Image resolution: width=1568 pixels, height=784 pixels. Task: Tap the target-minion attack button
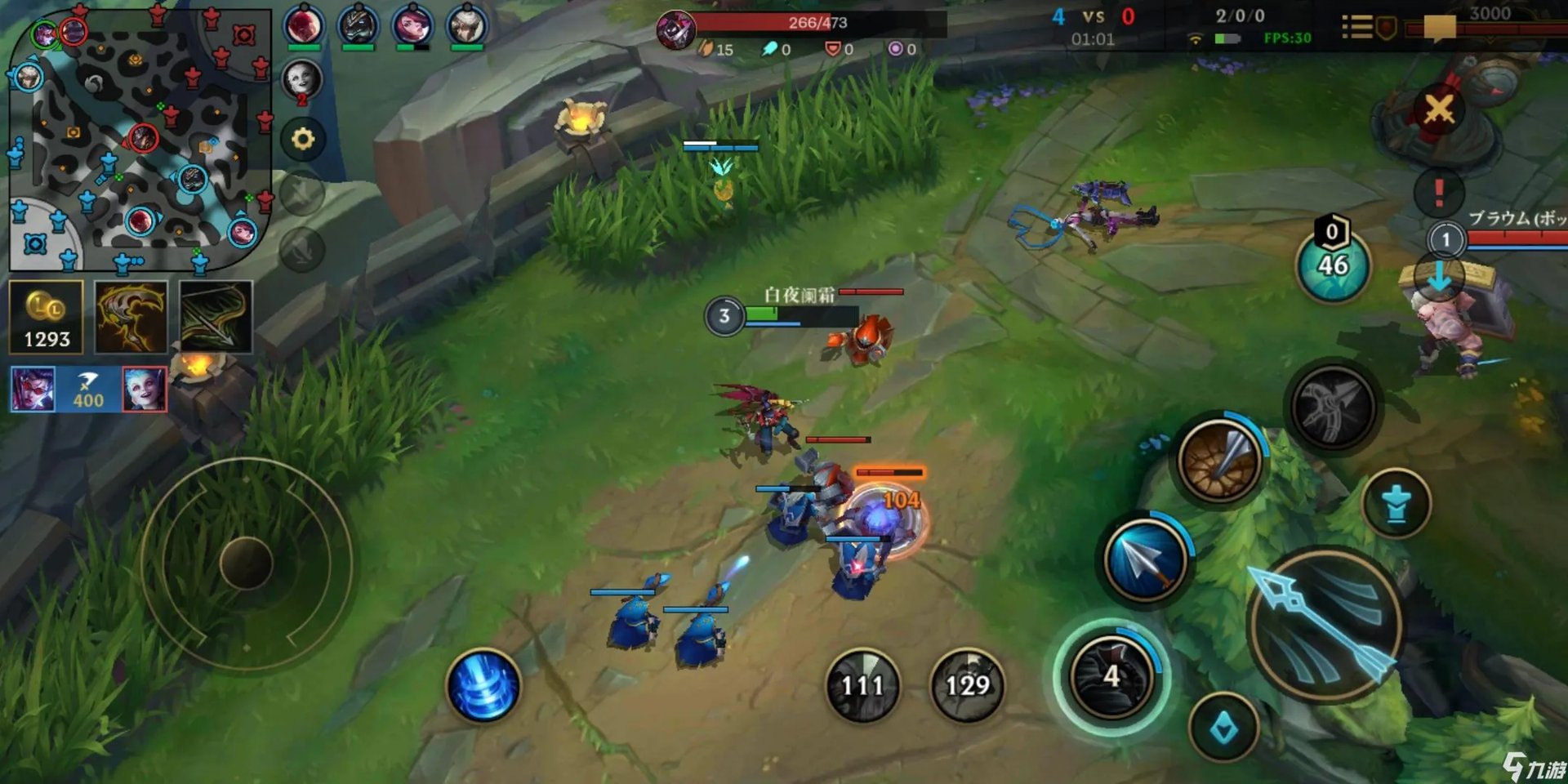[1396, 503]
